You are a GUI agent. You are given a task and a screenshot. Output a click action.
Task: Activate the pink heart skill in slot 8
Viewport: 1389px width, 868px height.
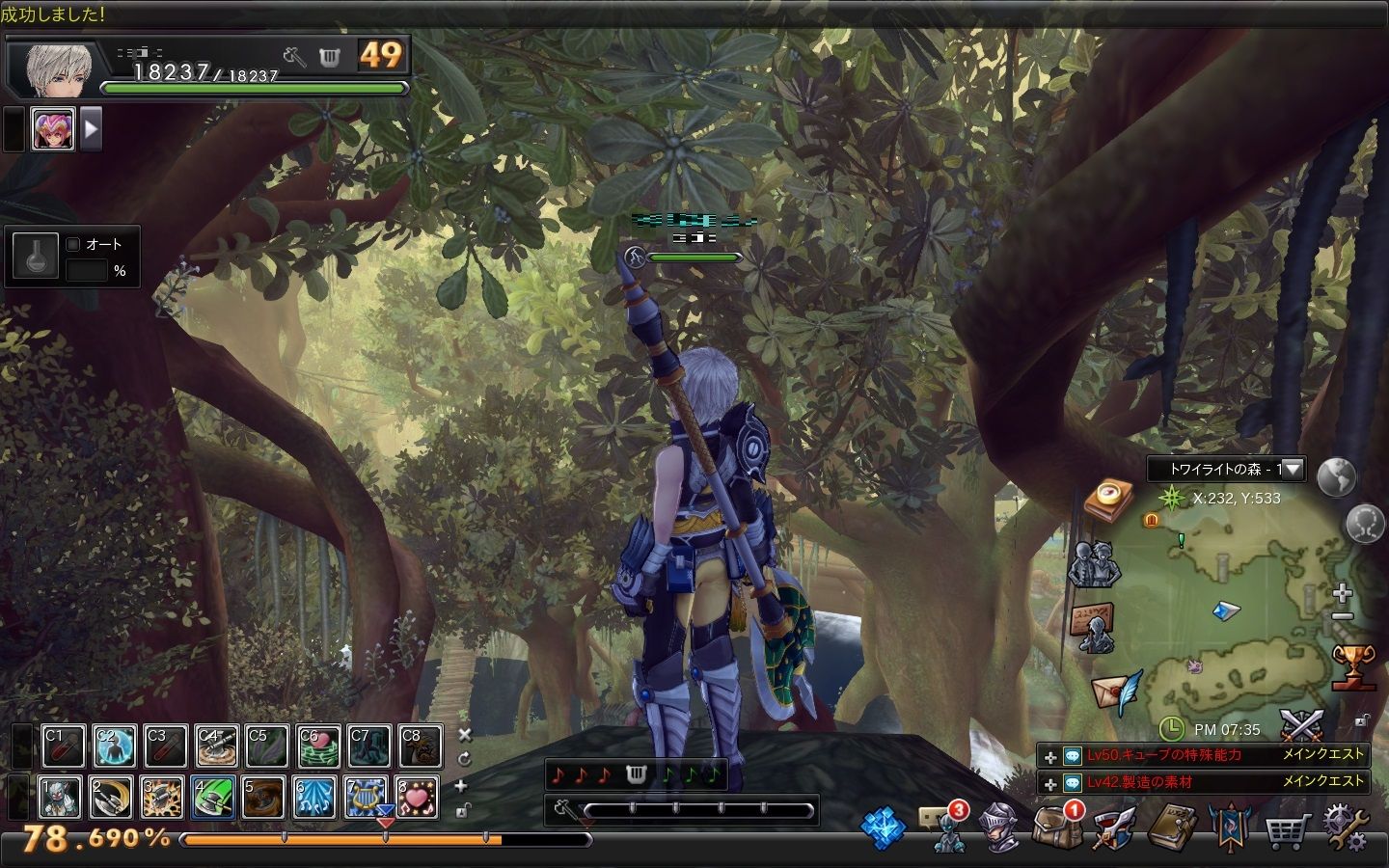[417, 797]
